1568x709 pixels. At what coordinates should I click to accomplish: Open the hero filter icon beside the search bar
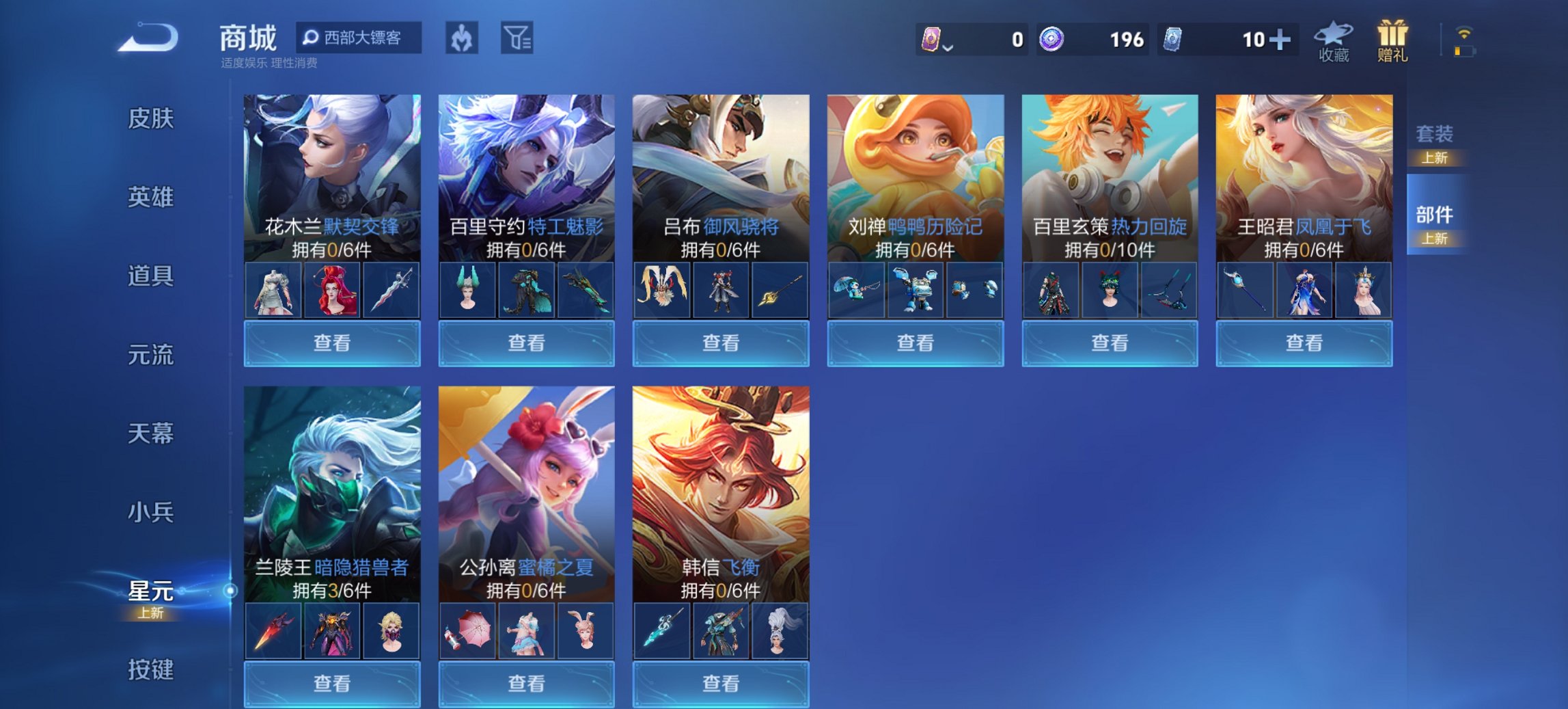point(461,39)
